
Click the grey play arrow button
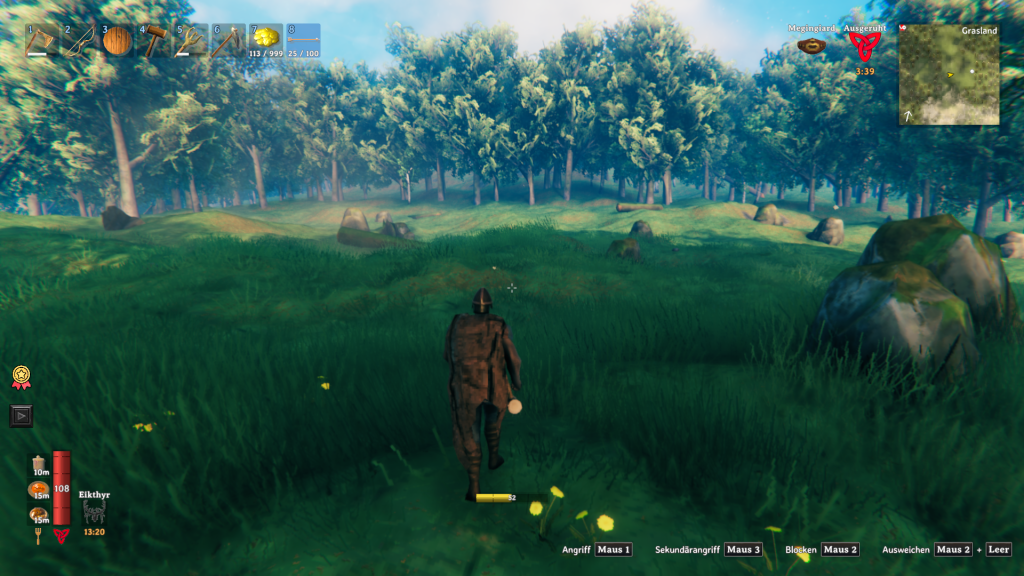click(x=21, y=415)
